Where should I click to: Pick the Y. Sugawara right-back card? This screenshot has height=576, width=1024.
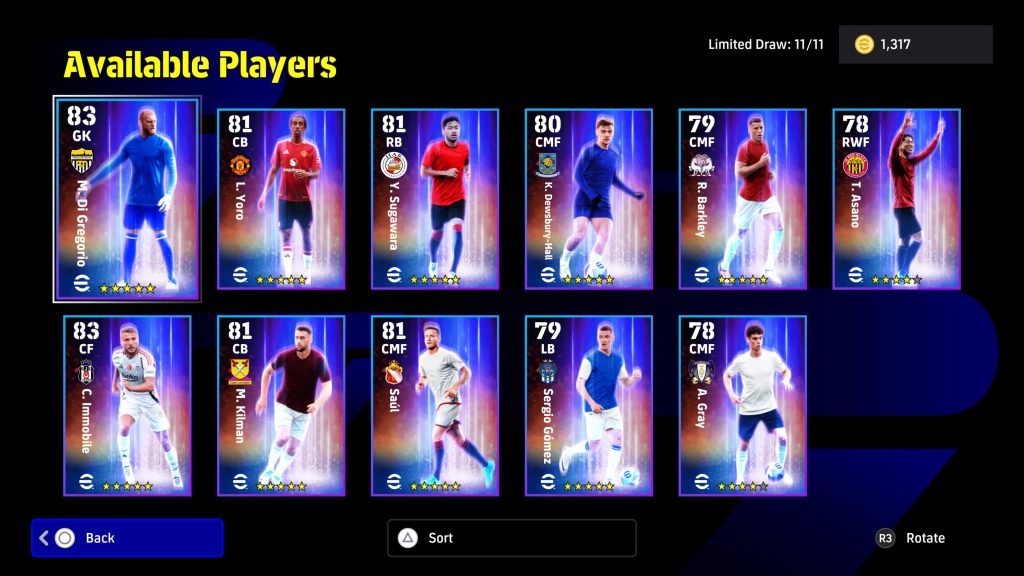tap(435, 198)
